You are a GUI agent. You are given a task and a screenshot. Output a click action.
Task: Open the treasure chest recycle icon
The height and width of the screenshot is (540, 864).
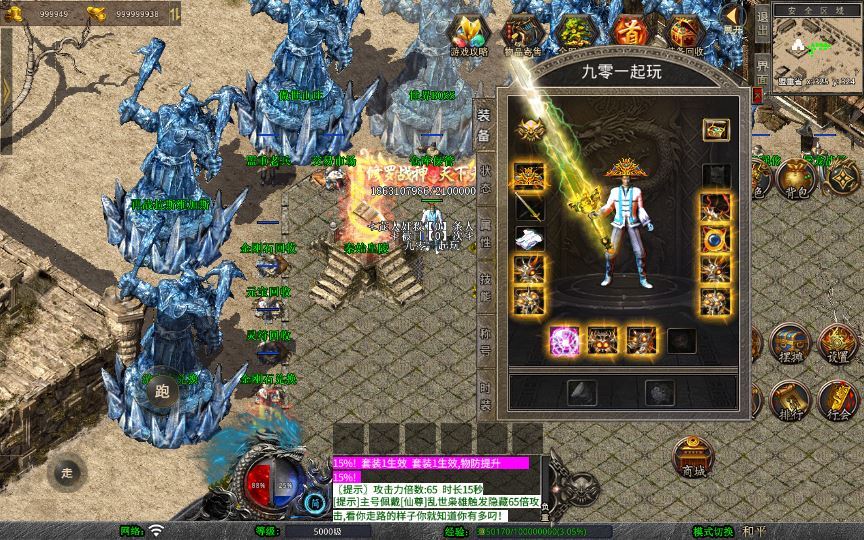pos(684,31)
